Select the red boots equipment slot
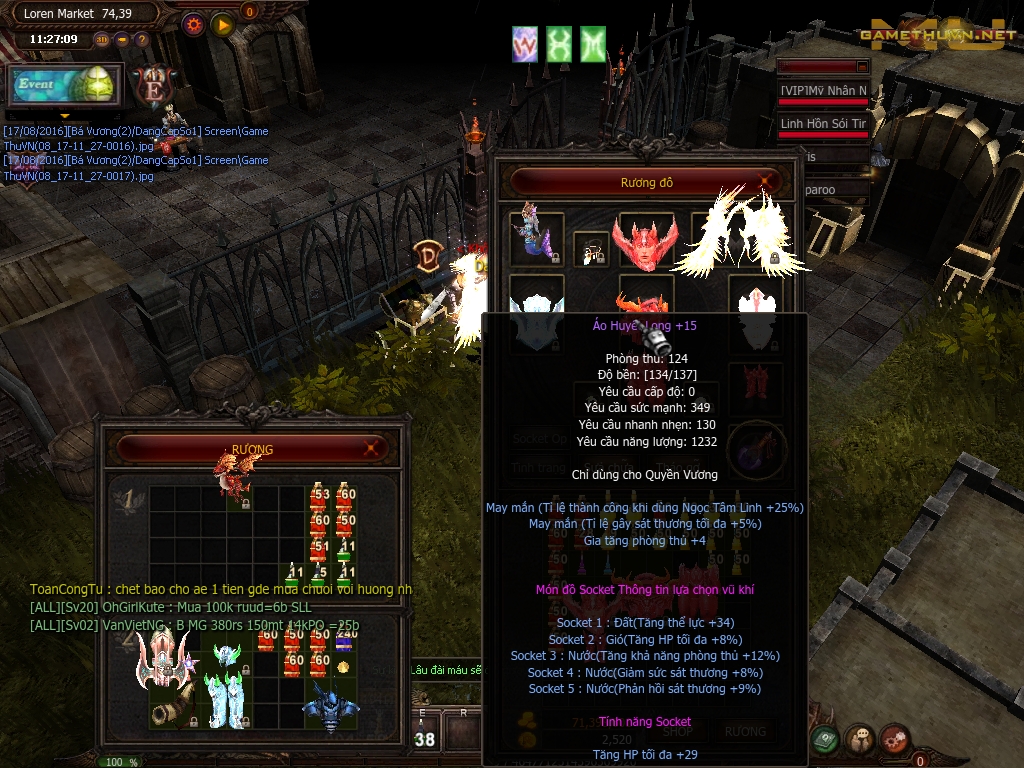 pyautogui.click(x=754, y=385)
